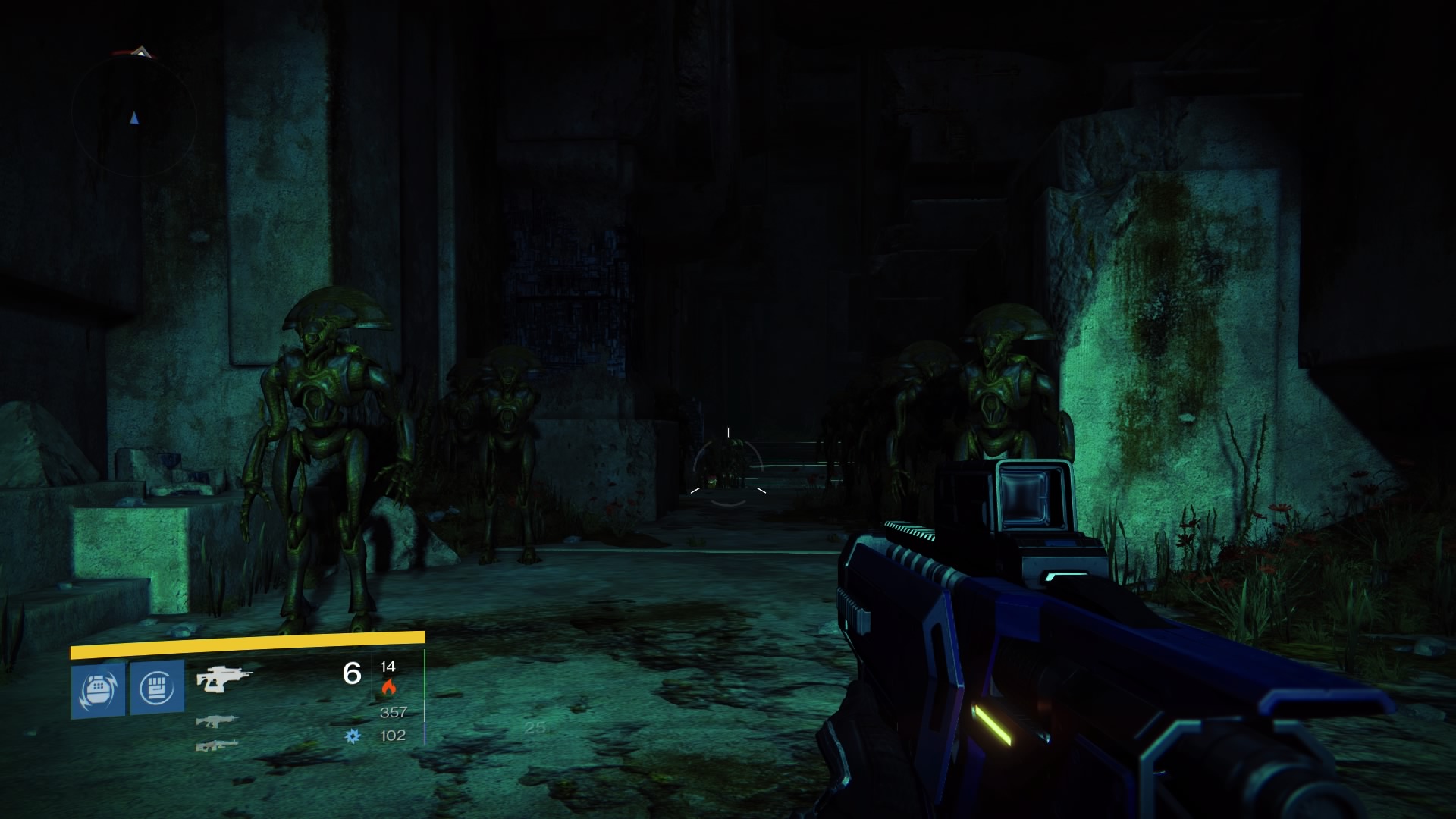This screenshot has height=819, width=1456.
Task: Switch to the middle special weapon icon
Action: (217, 721)
